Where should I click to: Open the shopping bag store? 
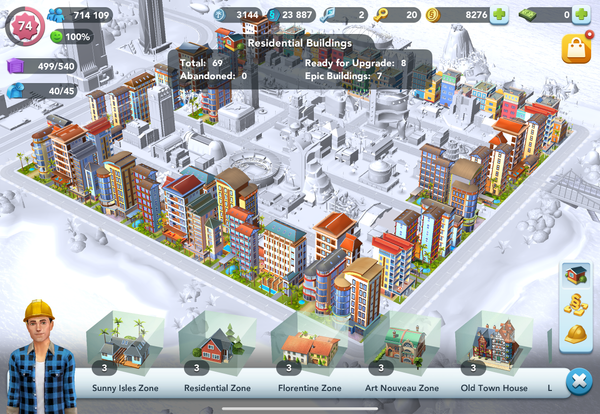coord(577,48)
